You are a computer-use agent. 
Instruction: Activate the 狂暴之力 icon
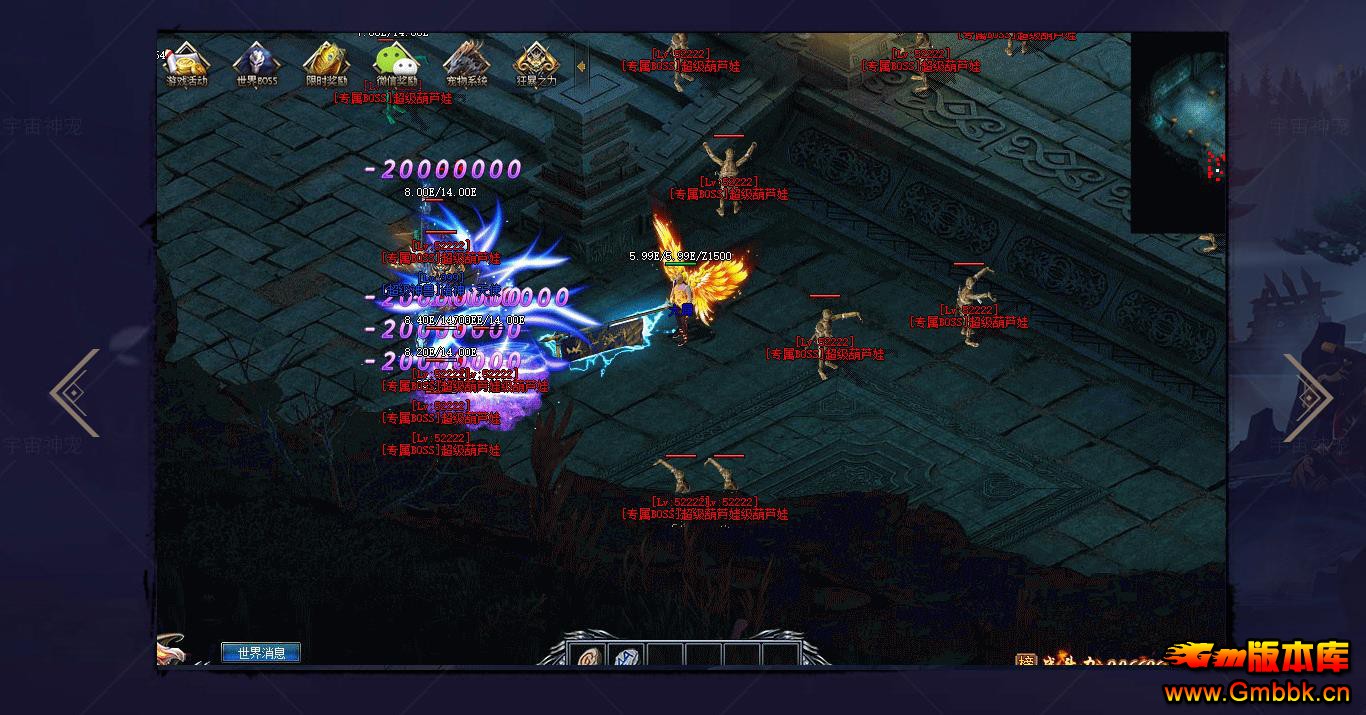[x=536, y=64]
